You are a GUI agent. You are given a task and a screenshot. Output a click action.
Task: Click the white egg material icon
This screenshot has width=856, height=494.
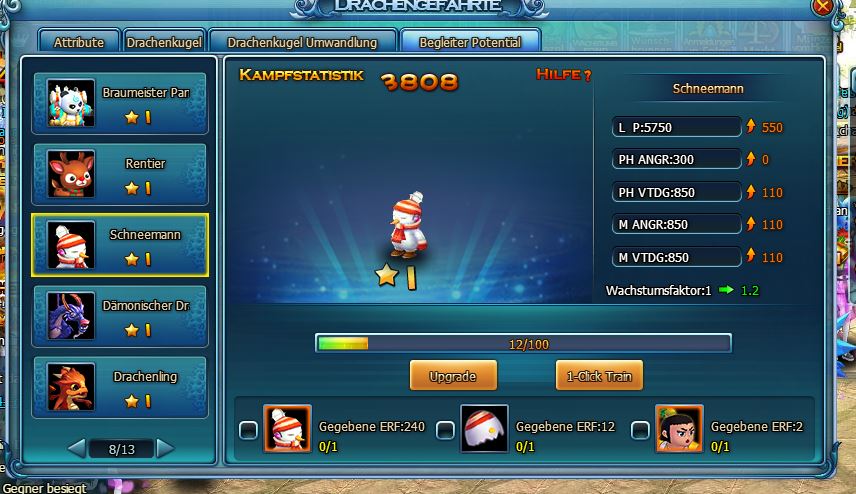[x=485, y=429]
